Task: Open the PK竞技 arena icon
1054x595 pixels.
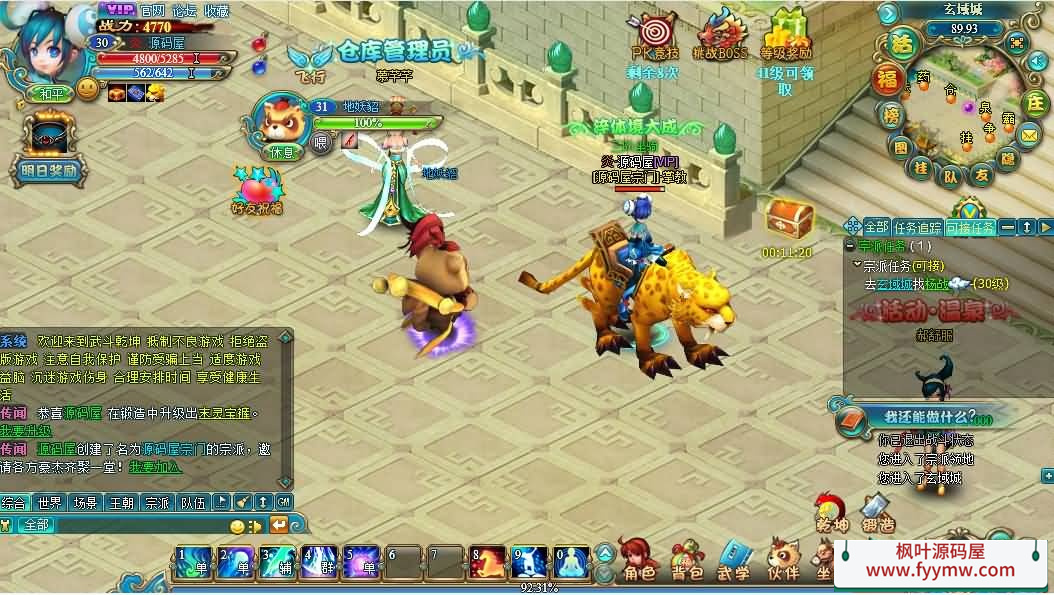Action: (655, 34)
